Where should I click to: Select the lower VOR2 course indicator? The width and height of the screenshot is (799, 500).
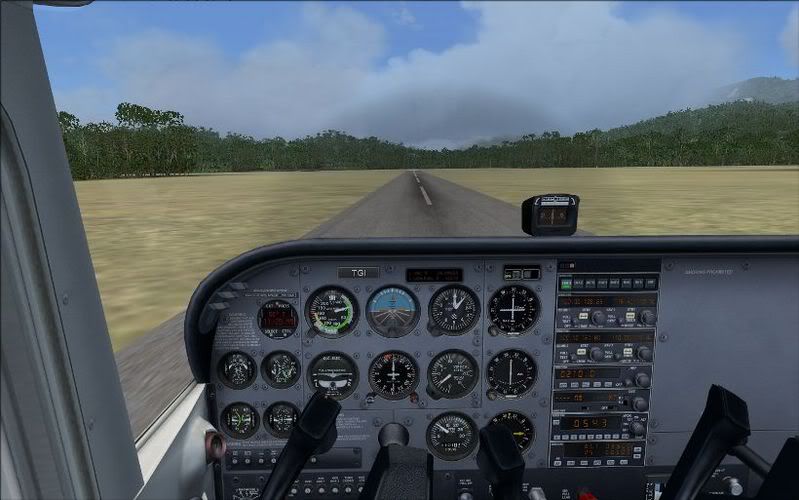[512, 372]
